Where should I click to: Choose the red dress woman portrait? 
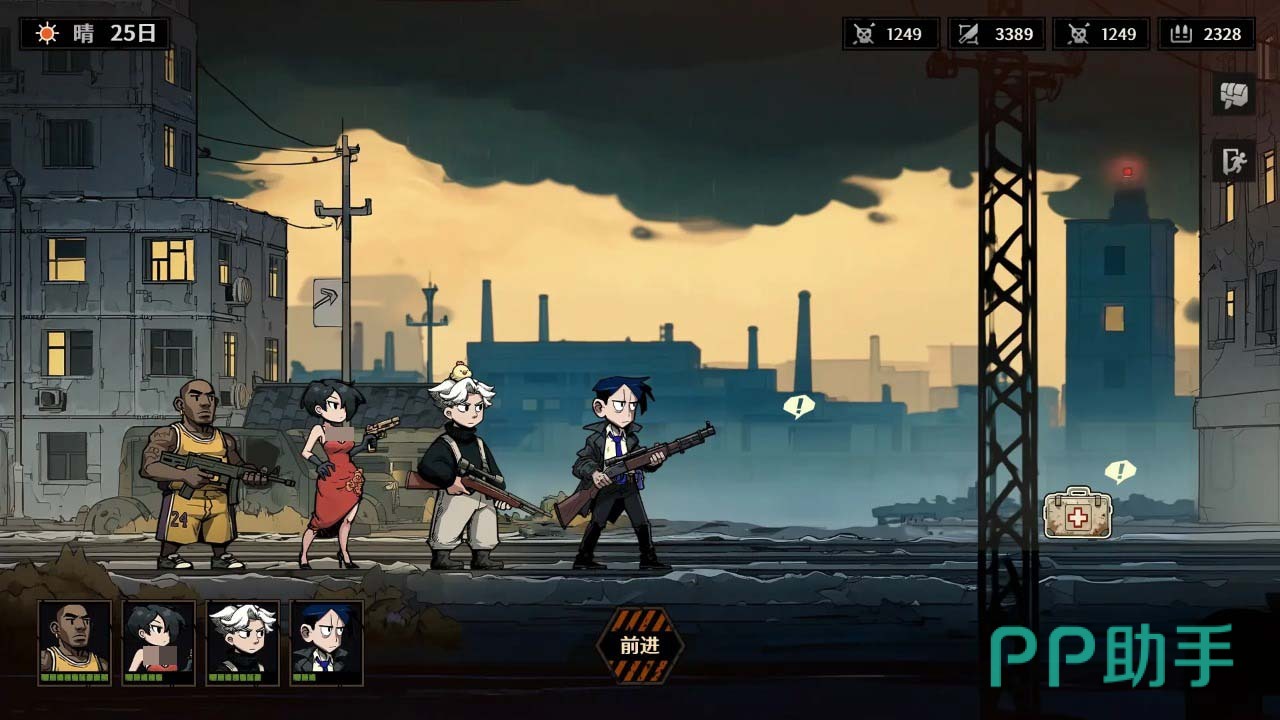point(158,641)
